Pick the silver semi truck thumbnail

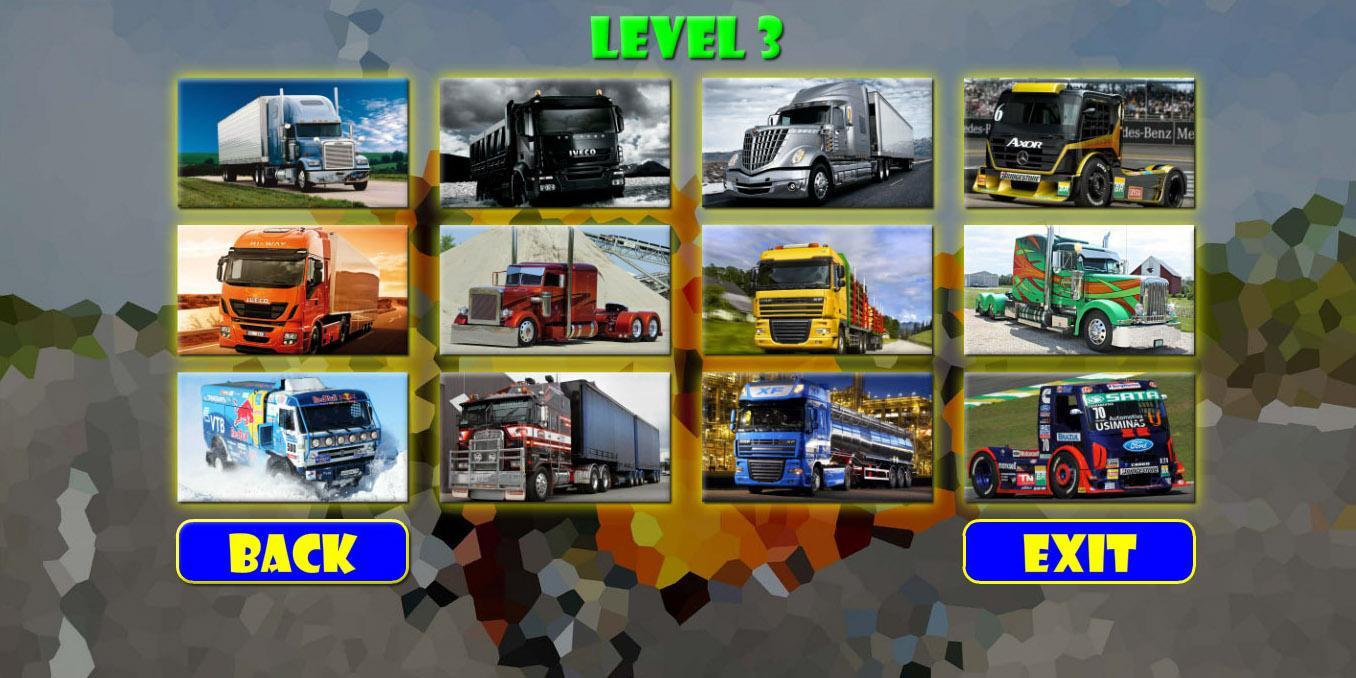[x=817, y=143]
